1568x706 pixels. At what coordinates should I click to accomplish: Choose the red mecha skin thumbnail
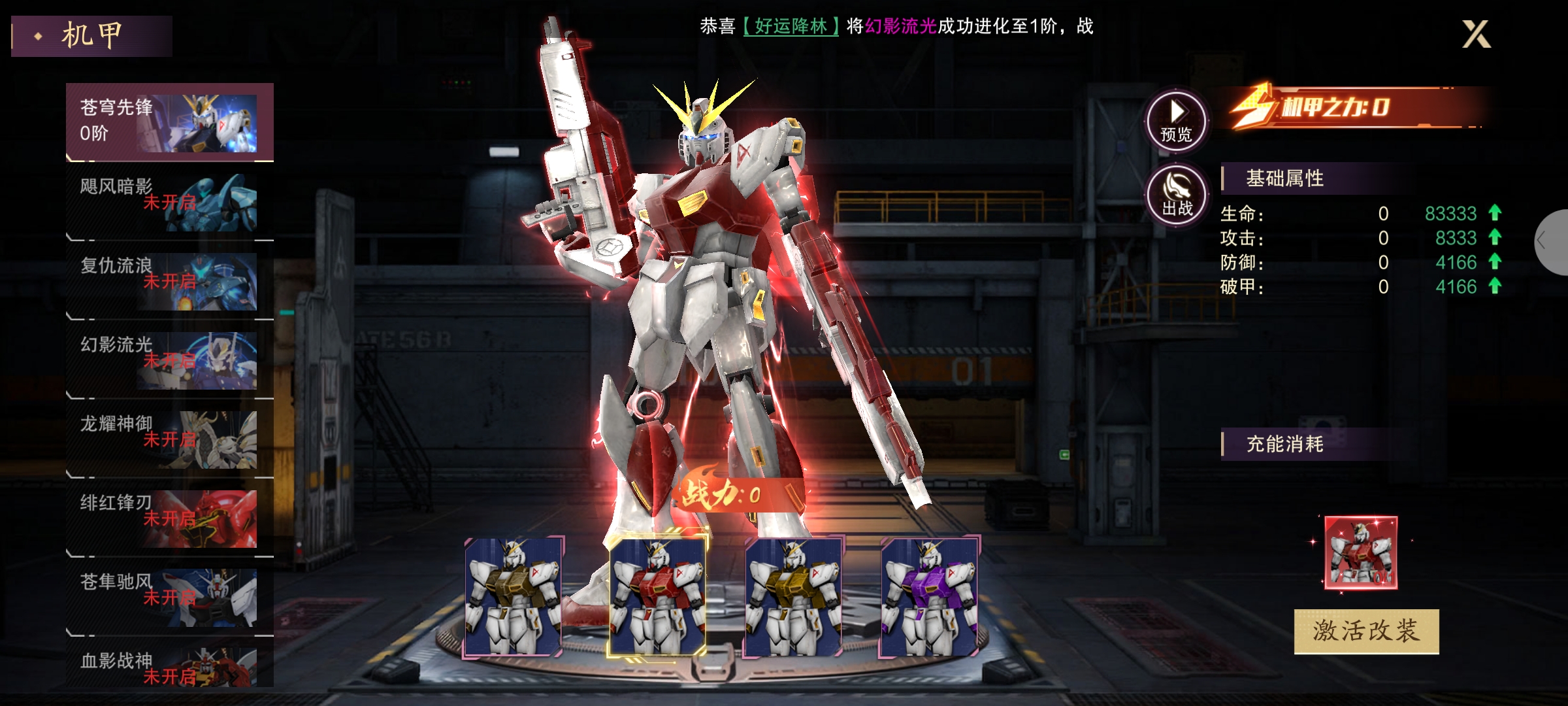point(657,597)
